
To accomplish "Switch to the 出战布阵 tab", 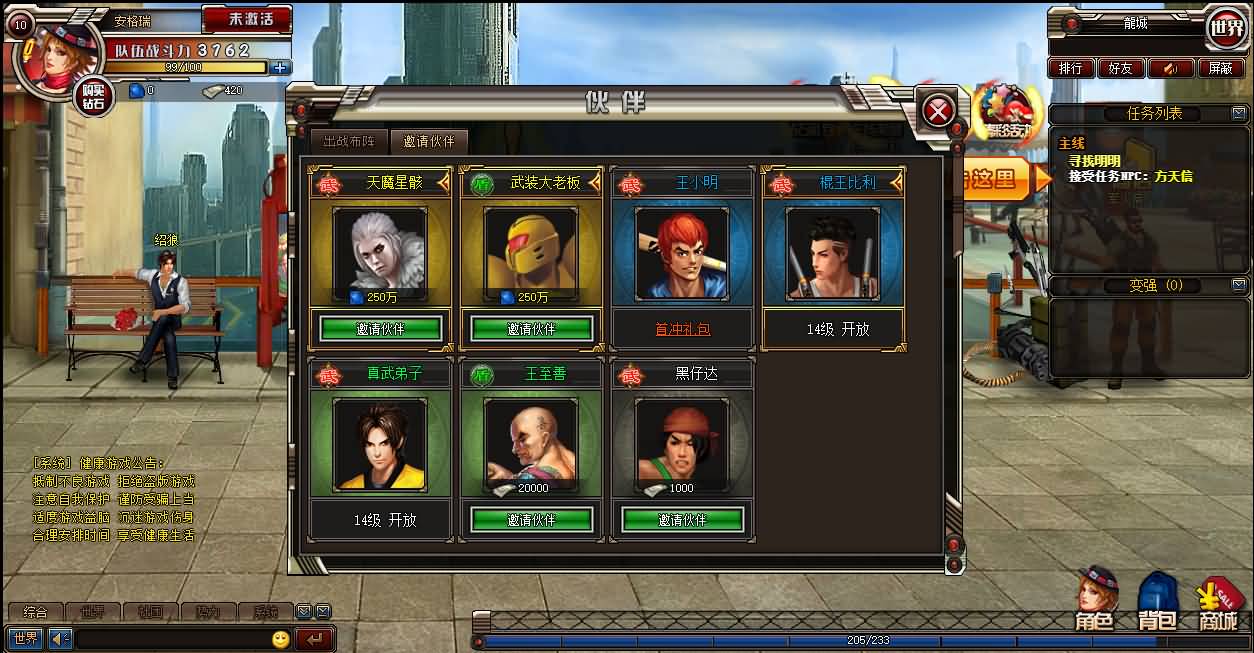I will [349, 142].
